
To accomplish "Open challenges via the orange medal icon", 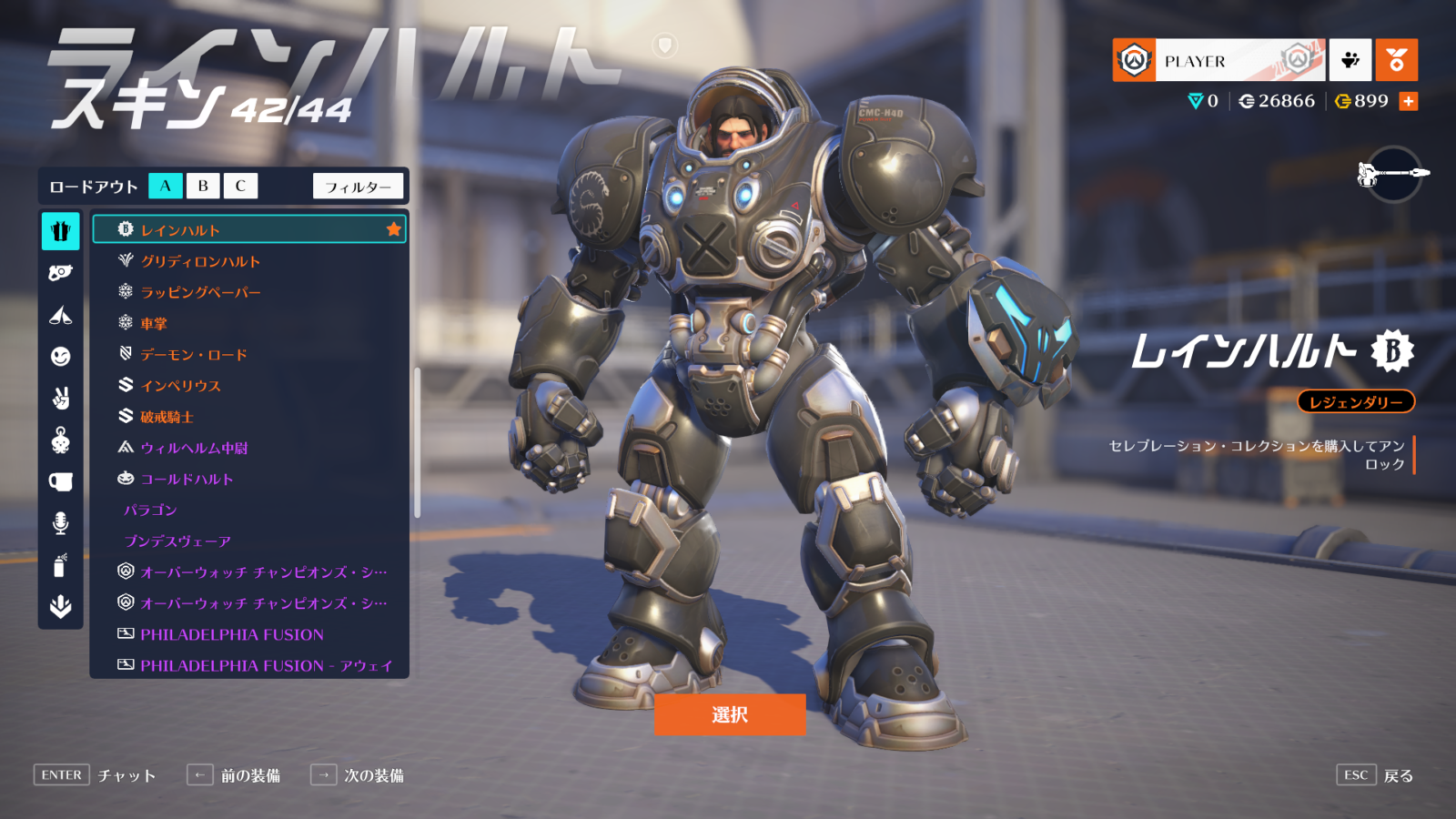I will [1397, 60].
